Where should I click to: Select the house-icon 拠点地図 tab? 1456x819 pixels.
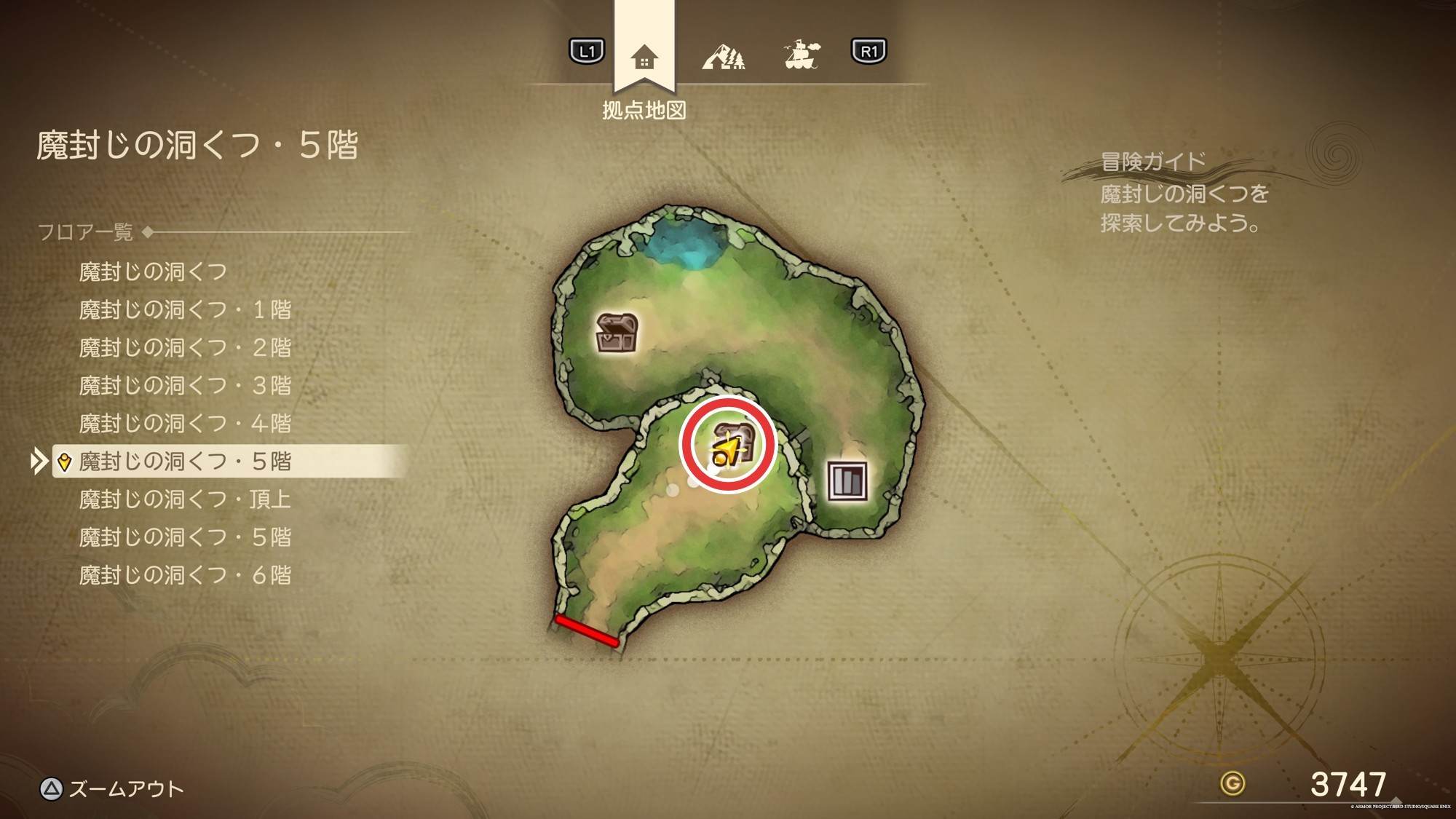[644, 57]
